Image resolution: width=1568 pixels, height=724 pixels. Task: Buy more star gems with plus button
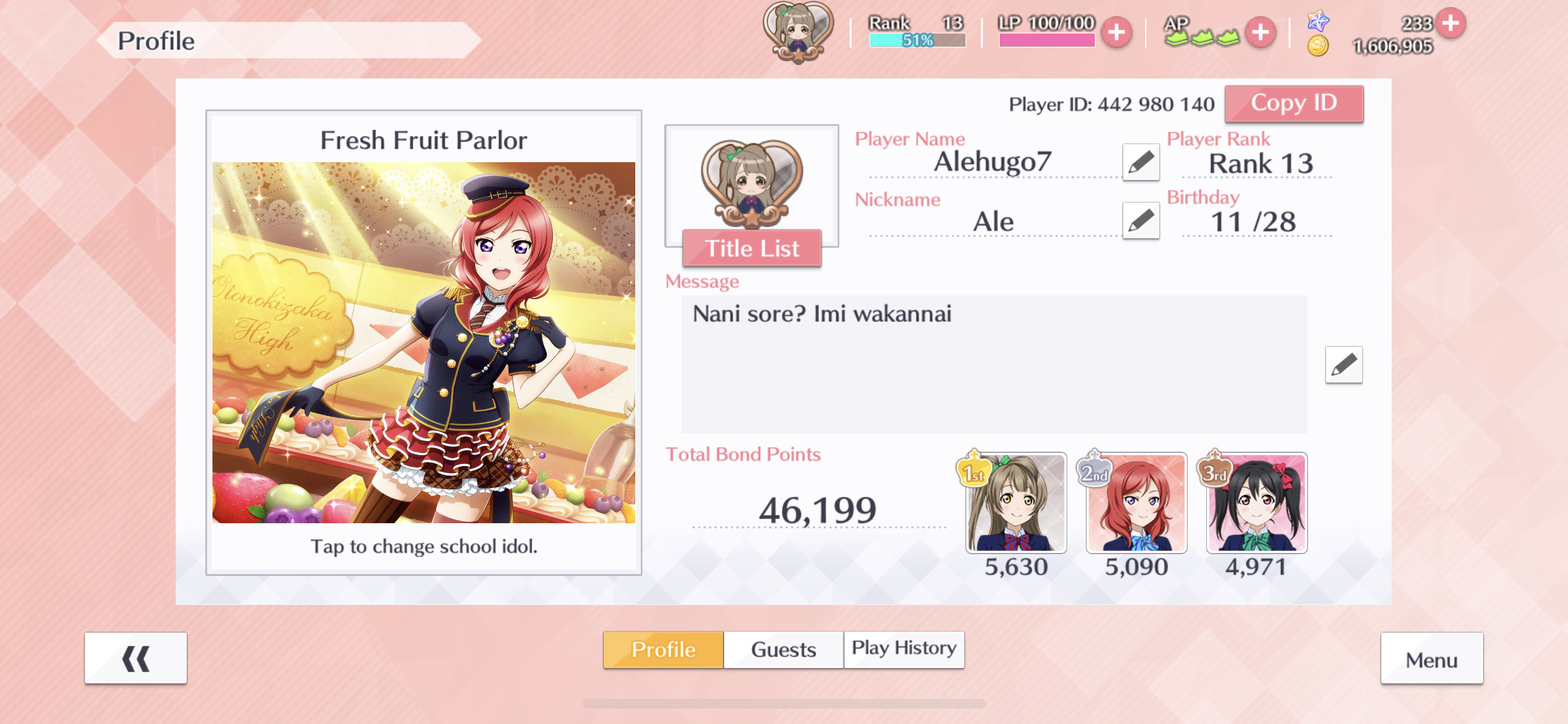1451,23
